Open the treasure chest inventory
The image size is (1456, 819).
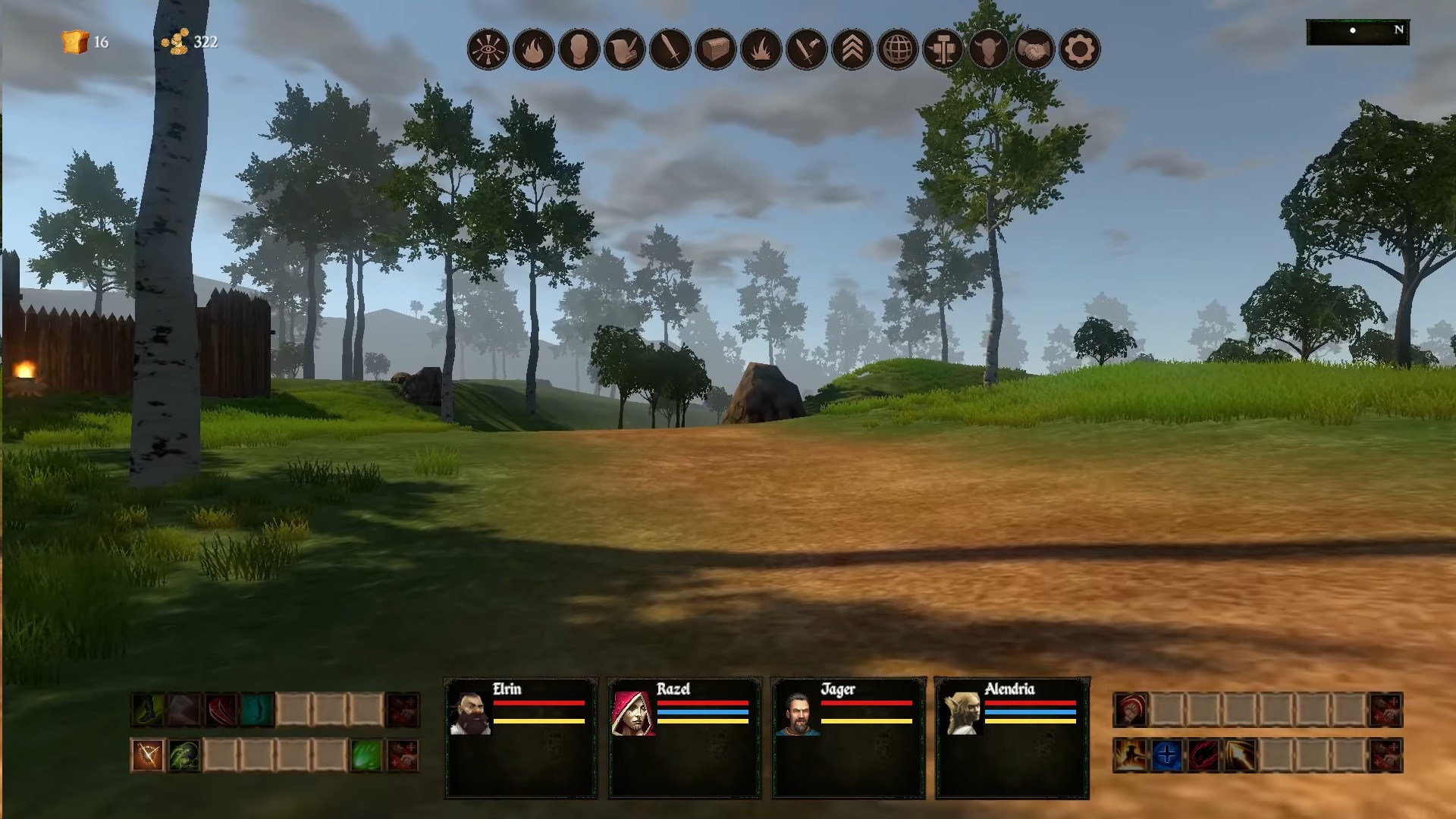(715, 51)
